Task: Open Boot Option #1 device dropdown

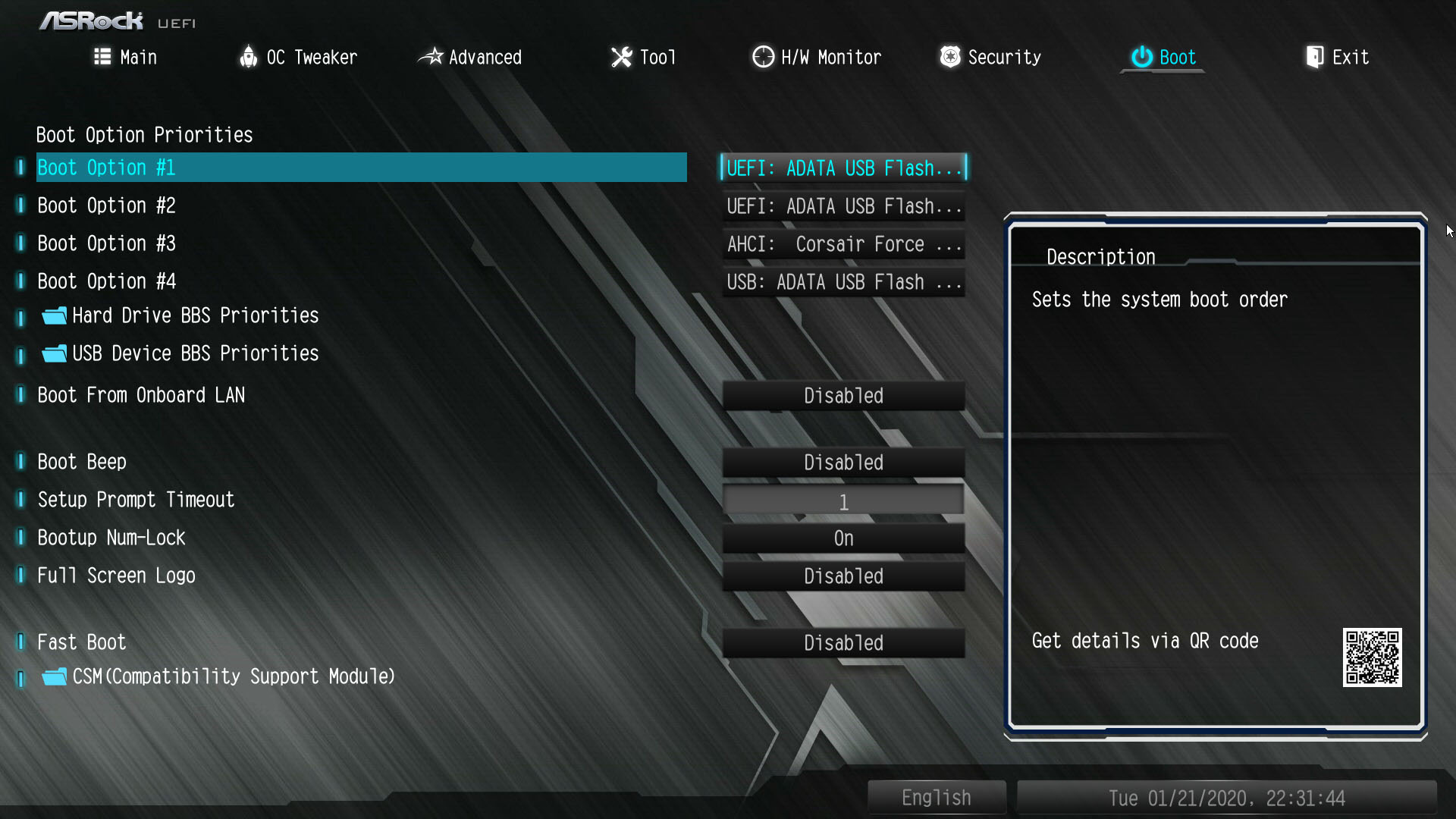Action: pyautogui.click(x=843, y=168)
